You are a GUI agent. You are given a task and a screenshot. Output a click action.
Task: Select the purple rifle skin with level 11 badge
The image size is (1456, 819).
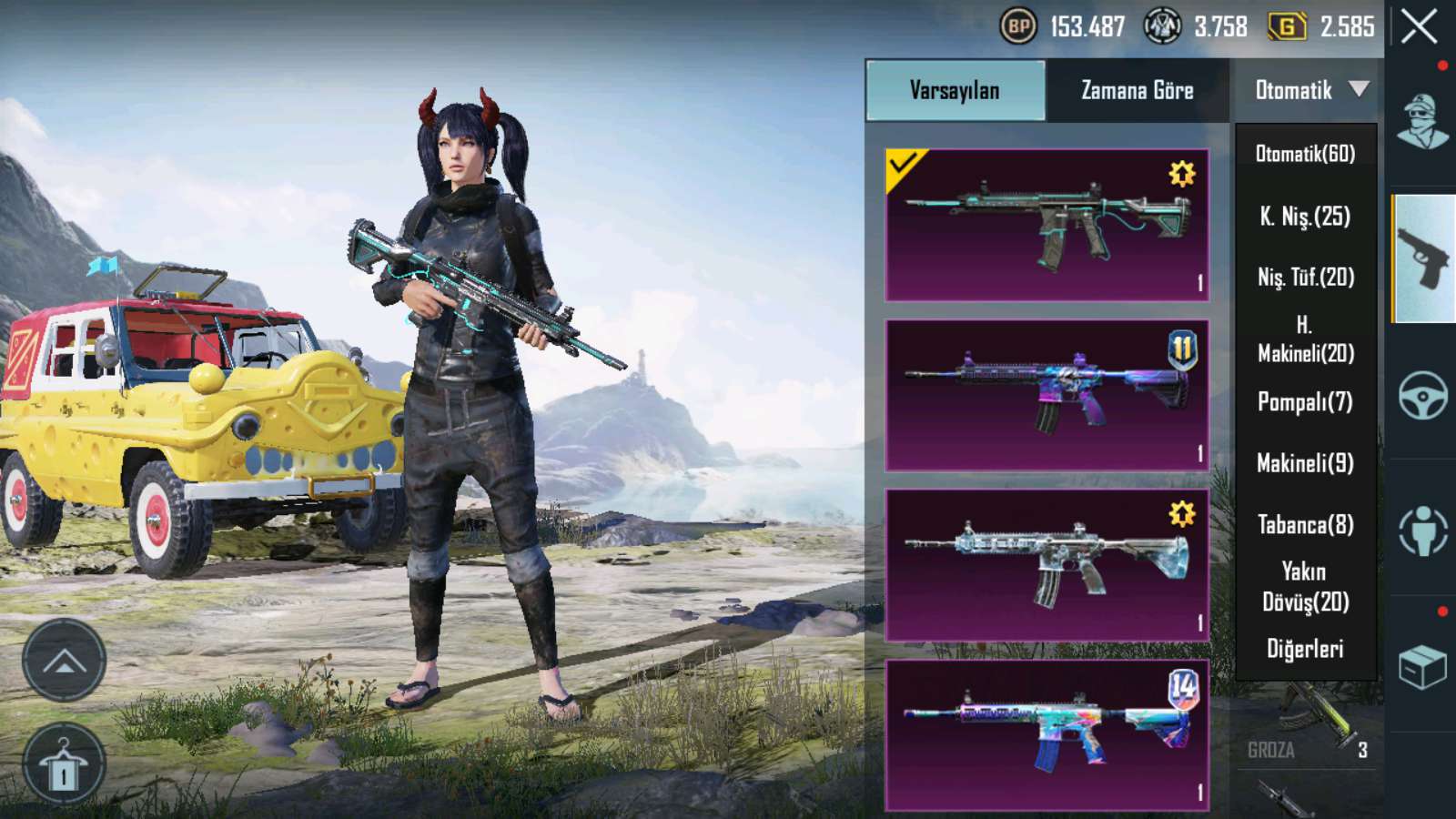(1046, 395)
